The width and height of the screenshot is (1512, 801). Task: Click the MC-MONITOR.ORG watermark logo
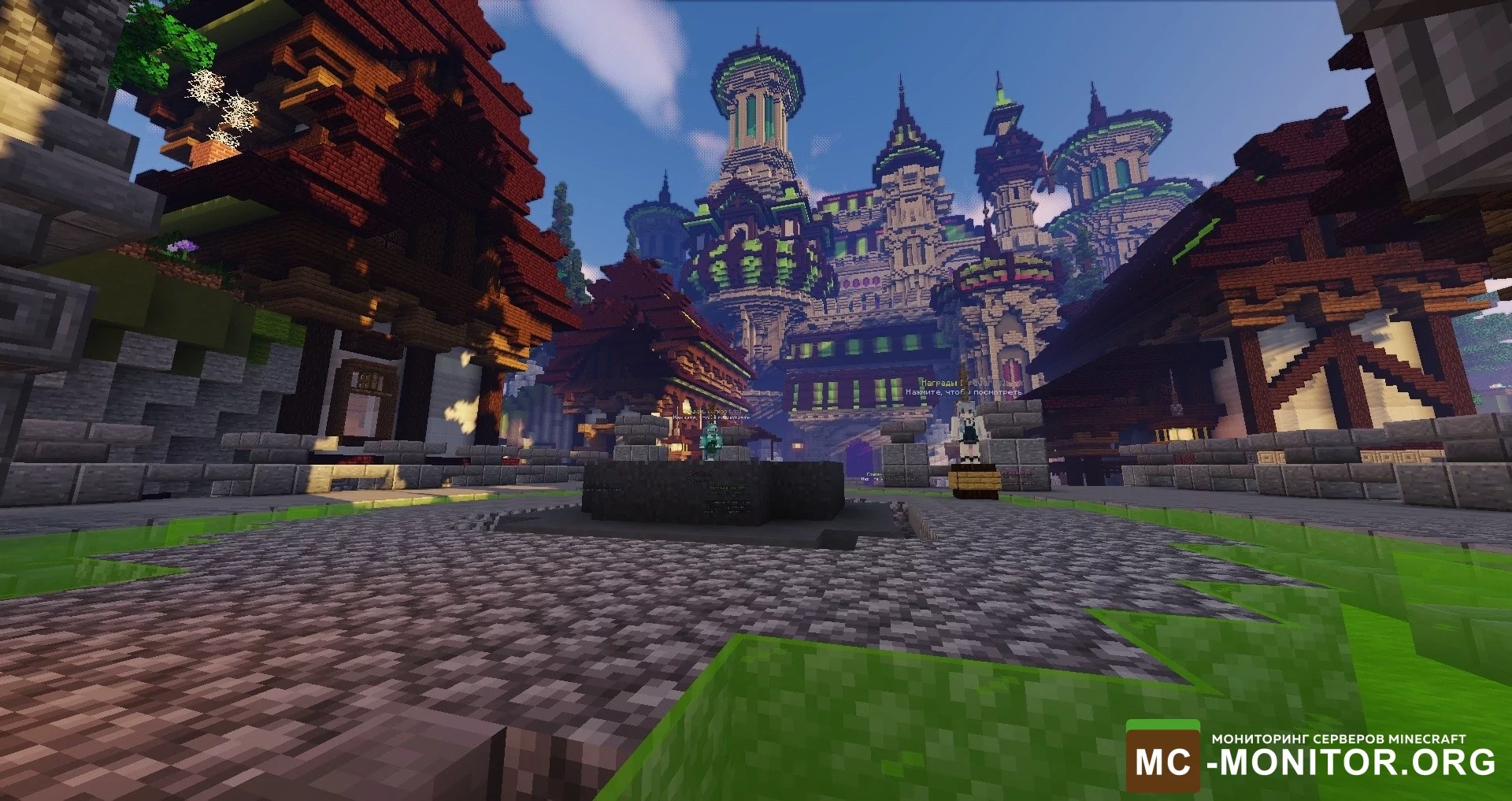pyautogui.click(x=1313, y=757)
